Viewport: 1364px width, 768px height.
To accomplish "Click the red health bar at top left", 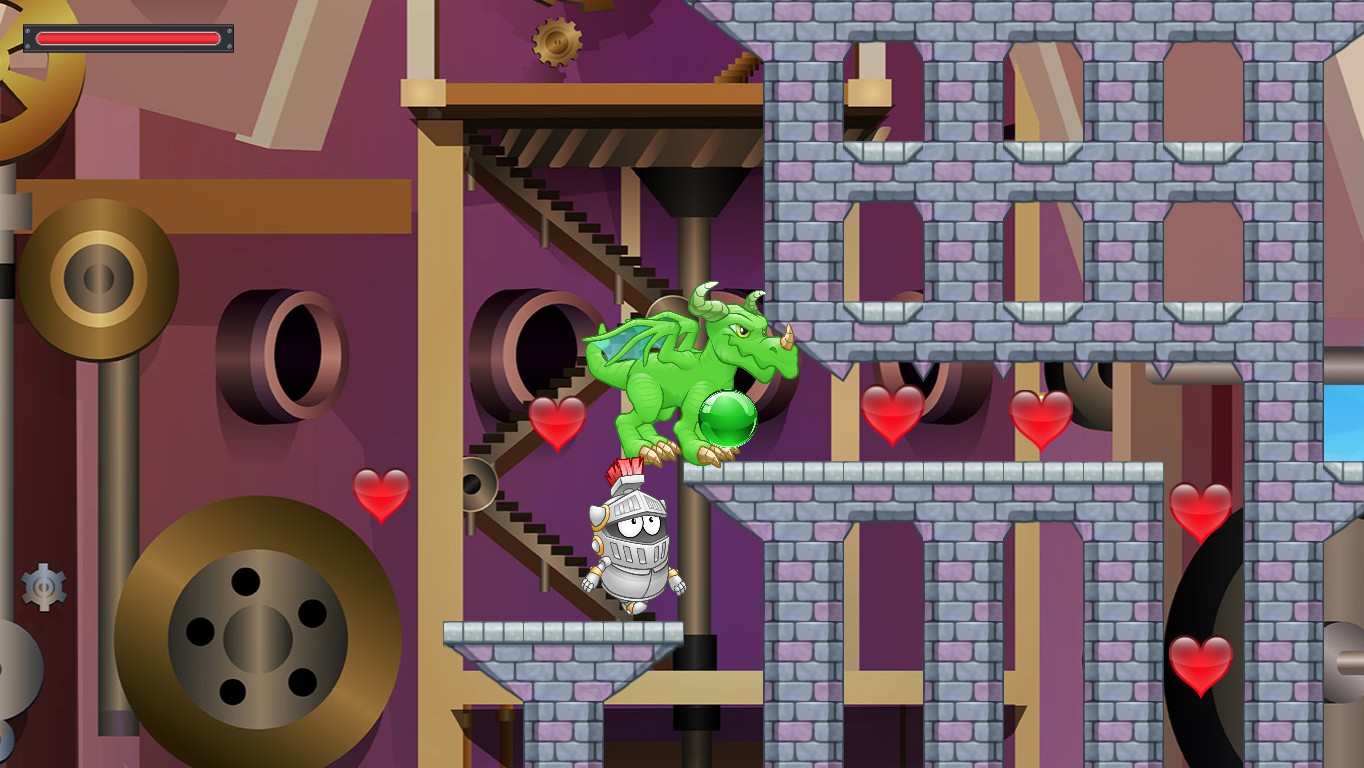I will (128, 38).
